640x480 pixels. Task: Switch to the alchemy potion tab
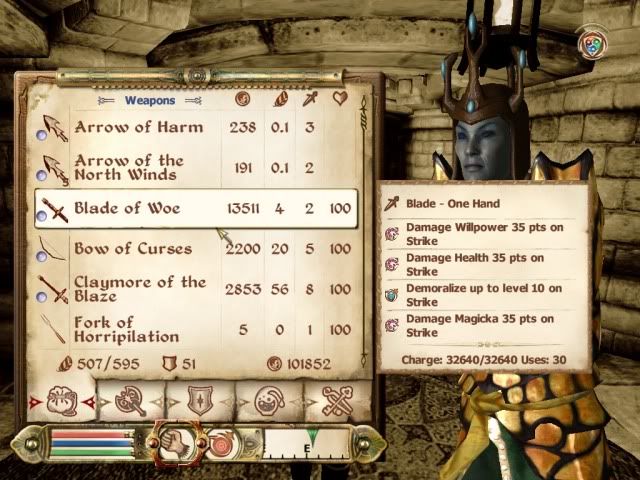point(268,402)
